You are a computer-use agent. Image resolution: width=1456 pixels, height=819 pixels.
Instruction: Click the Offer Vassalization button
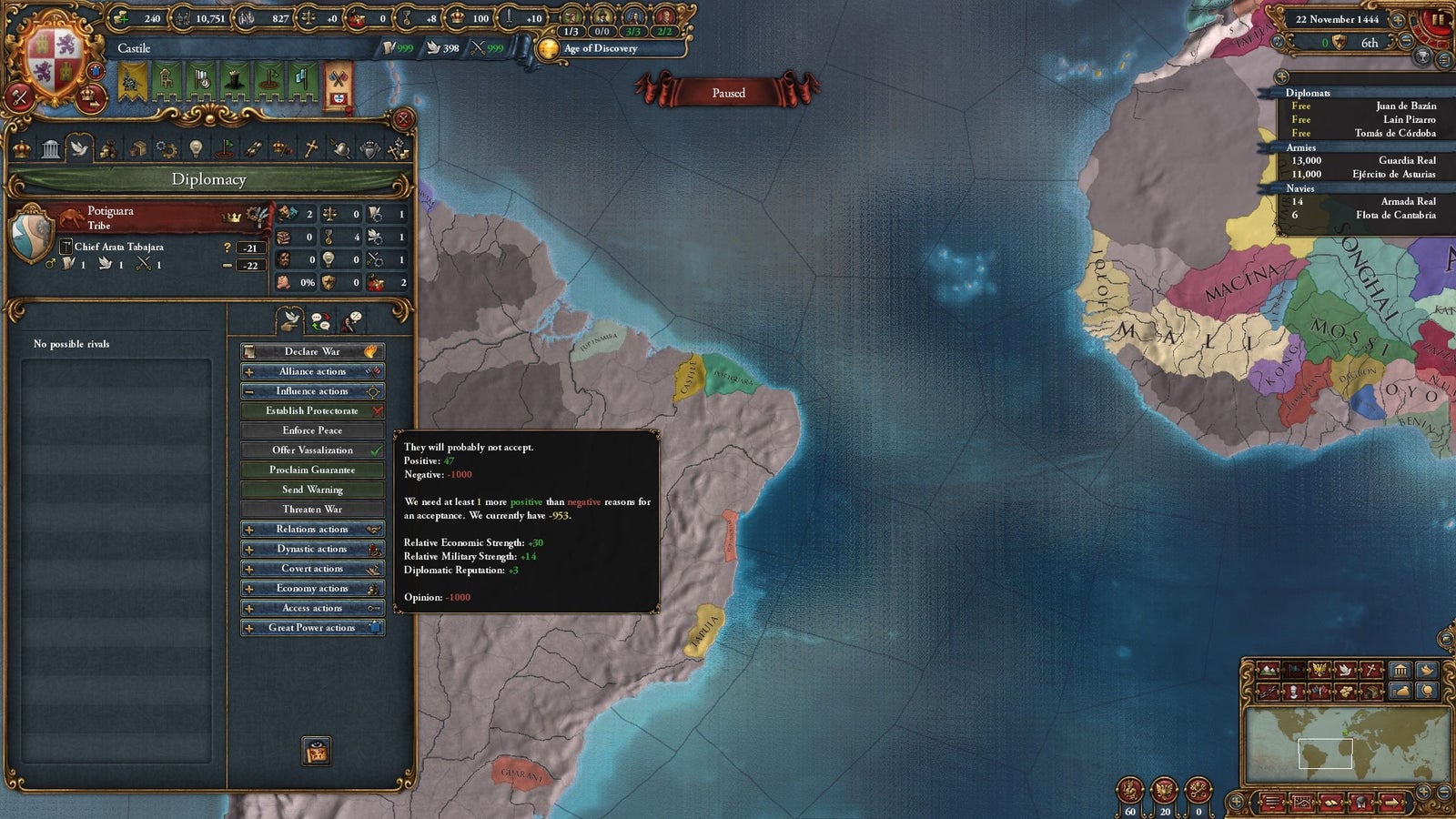(x=311, y=450)
